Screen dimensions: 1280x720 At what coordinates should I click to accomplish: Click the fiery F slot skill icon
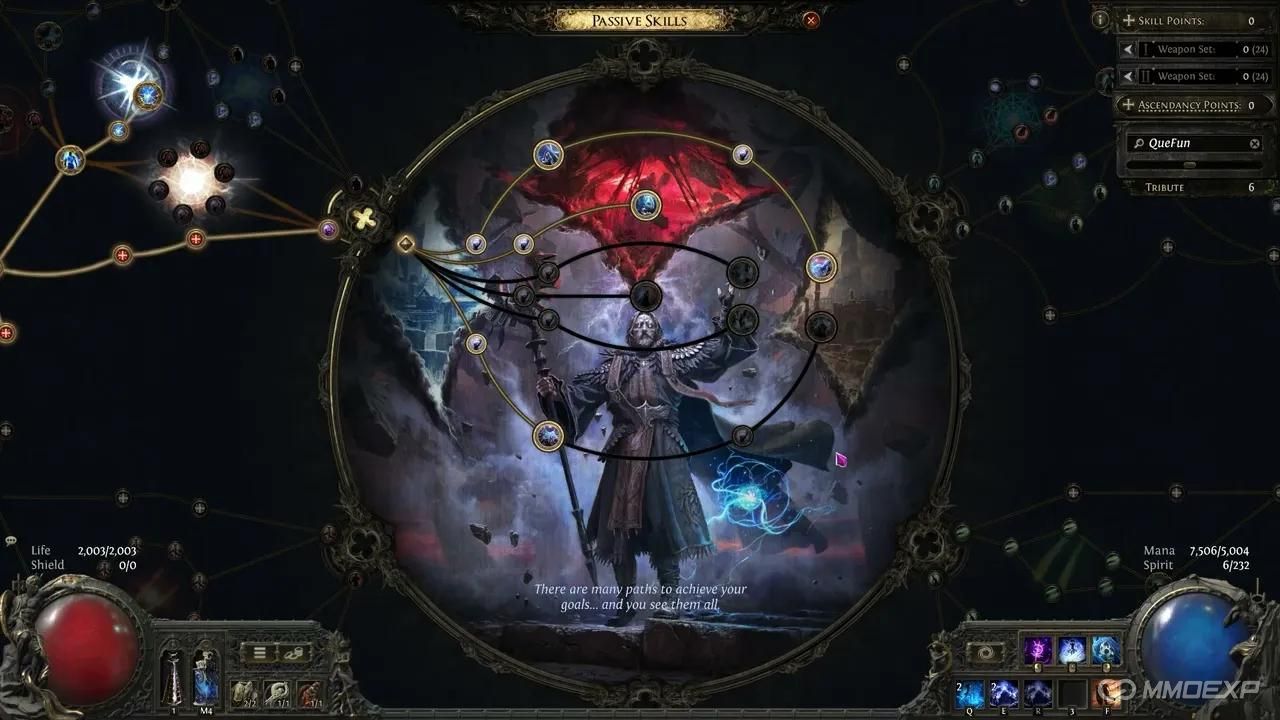point(1107,694)
